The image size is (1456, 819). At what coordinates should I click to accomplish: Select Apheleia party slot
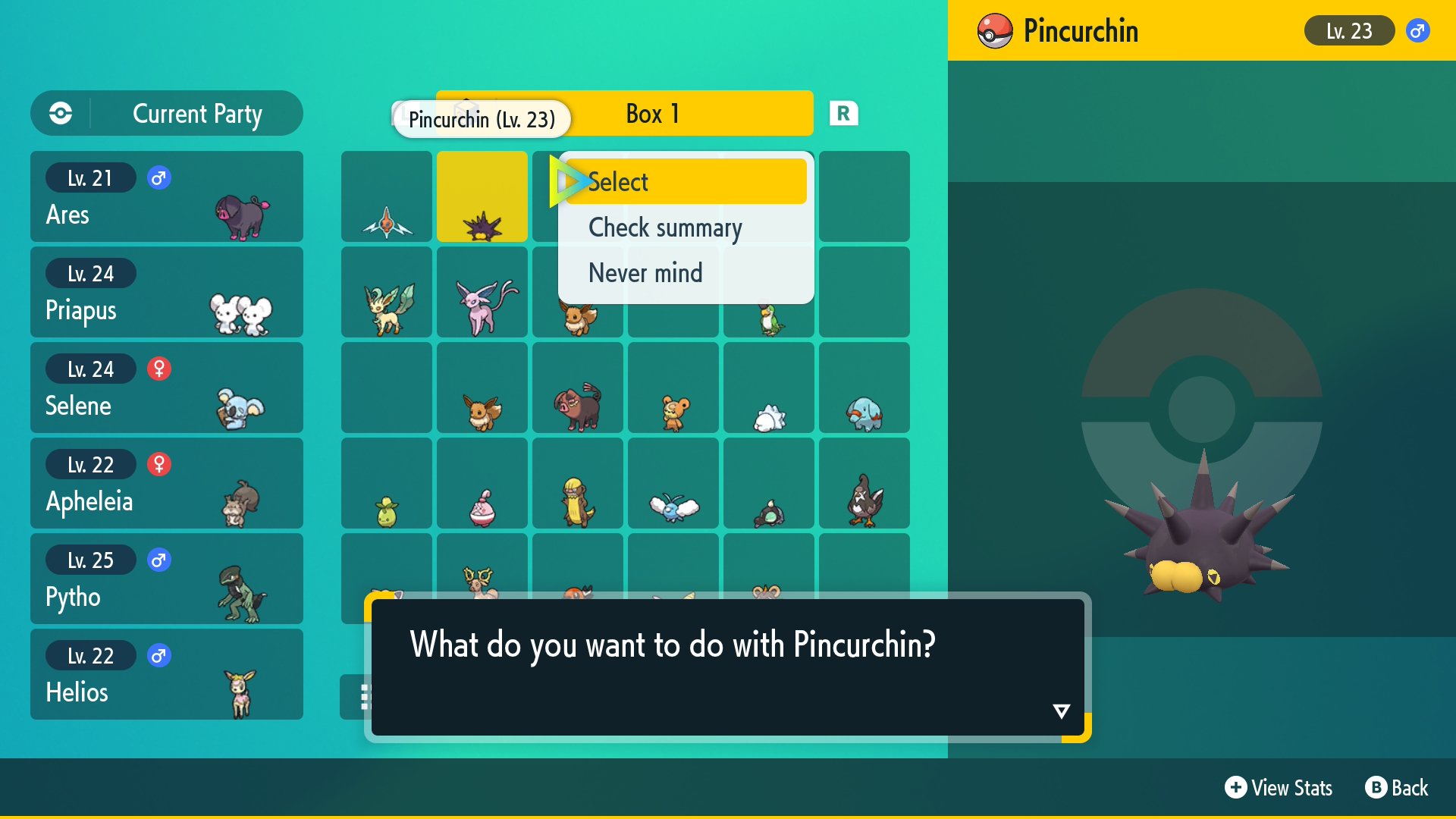point(167,483)
